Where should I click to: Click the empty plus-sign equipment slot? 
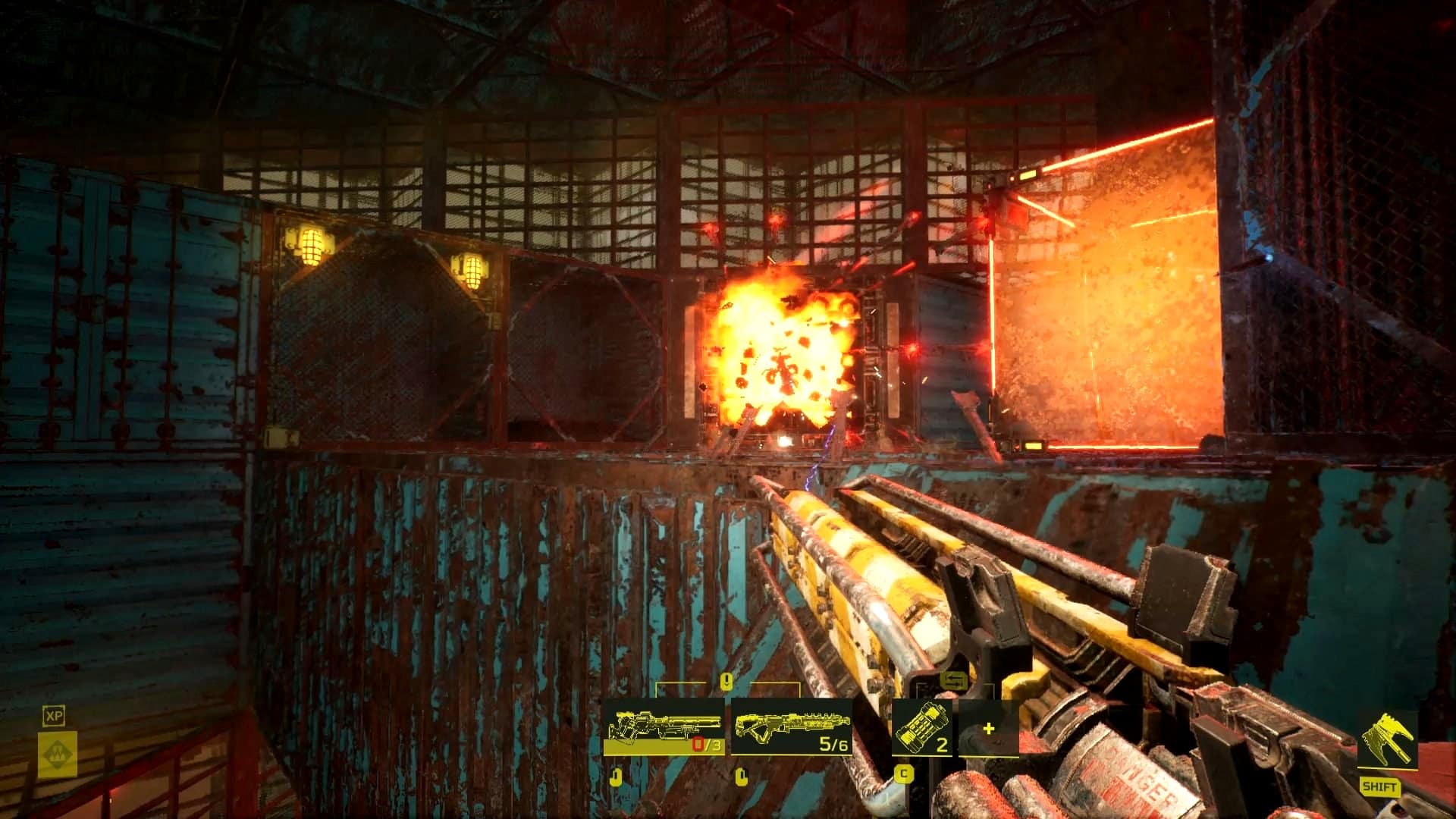tap(988, 729)
